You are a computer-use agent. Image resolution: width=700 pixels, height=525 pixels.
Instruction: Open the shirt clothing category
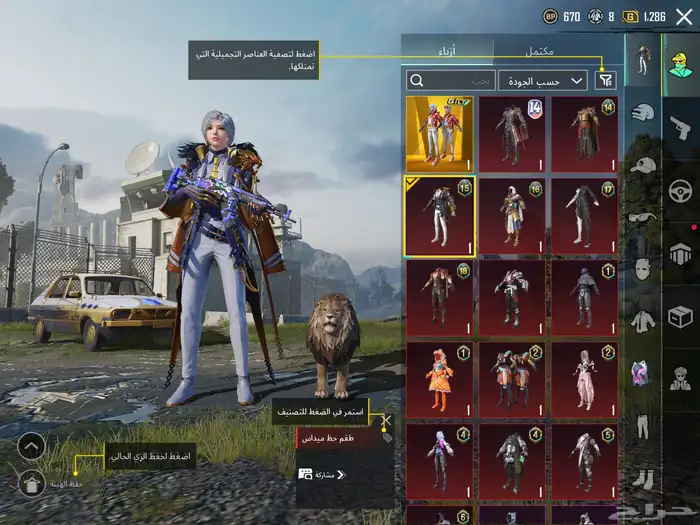(643, 320)
